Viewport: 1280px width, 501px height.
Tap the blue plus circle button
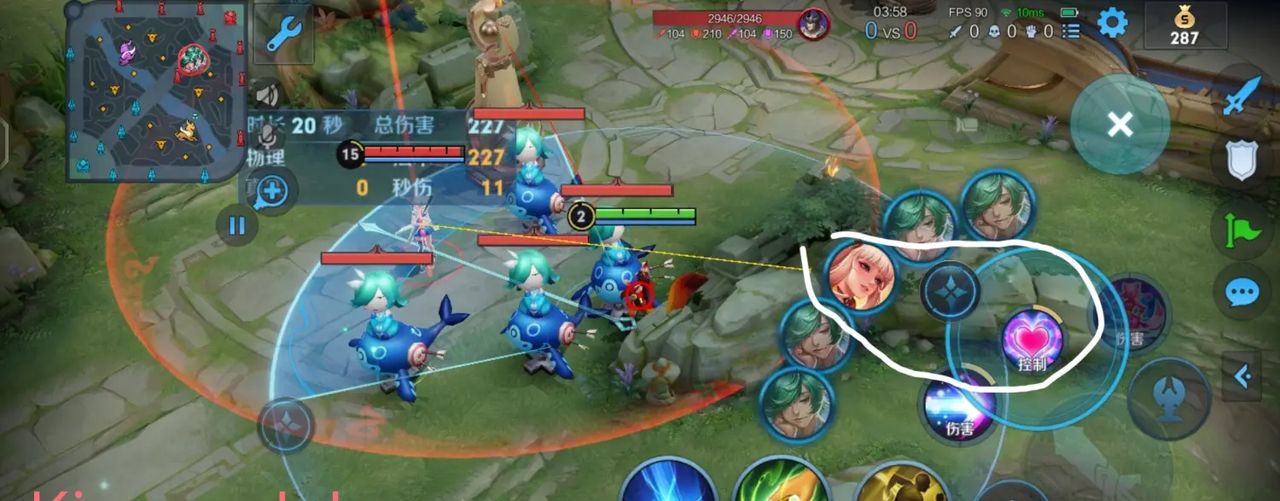[x=273, y=190]
